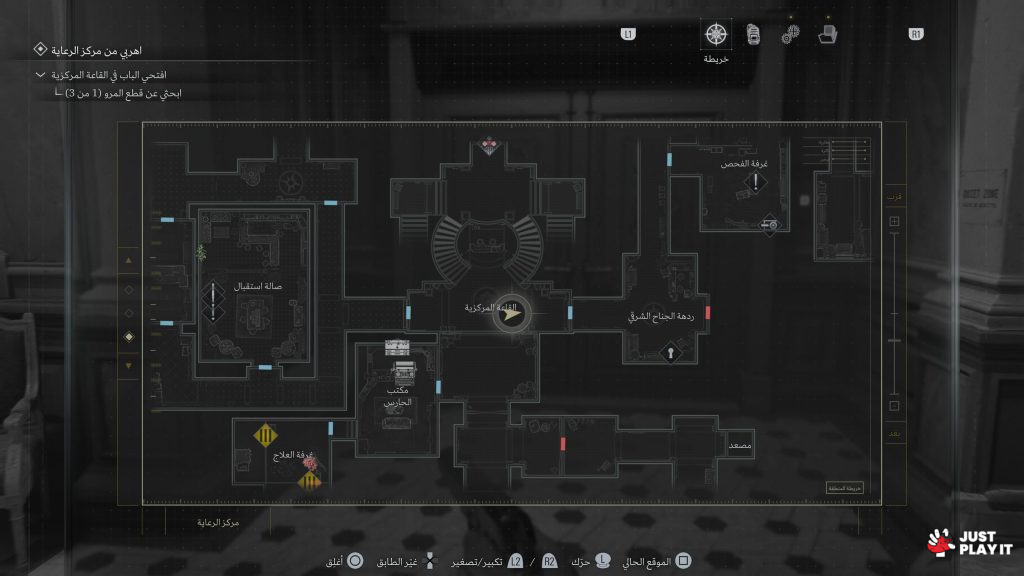Select the exclamation marker in the reception hall
1024x576 pixels.
point(213,302)
